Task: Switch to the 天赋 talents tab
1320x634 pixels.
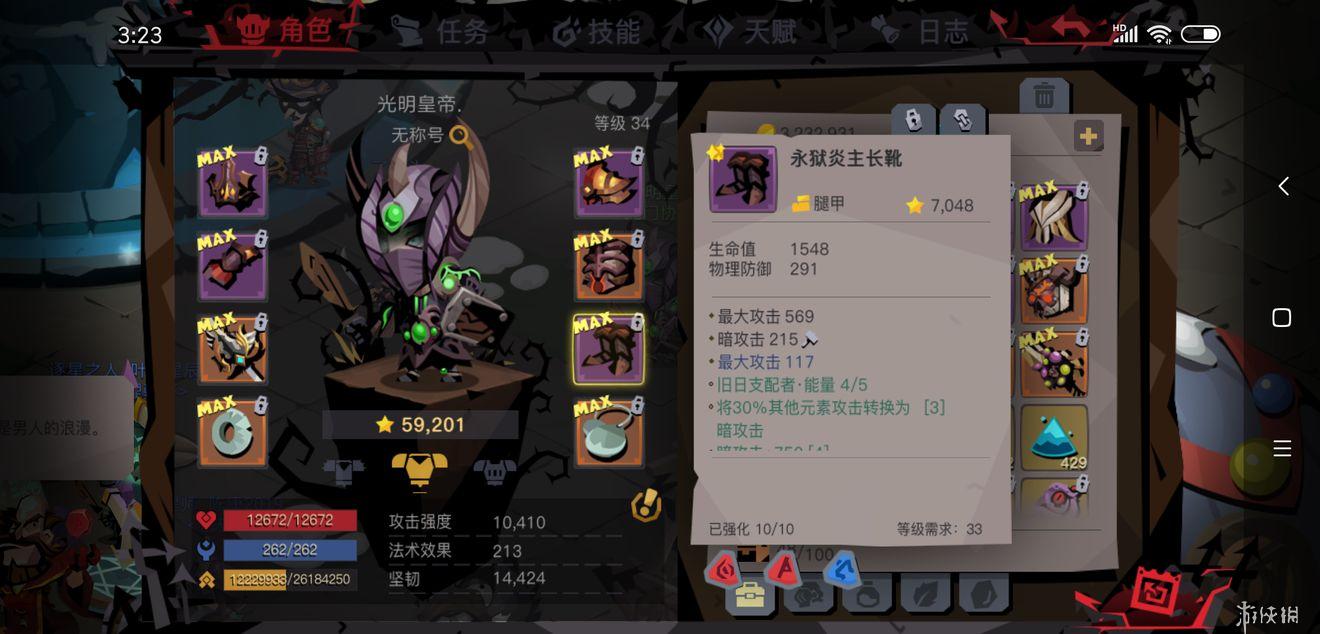Action: coord(752,32)
